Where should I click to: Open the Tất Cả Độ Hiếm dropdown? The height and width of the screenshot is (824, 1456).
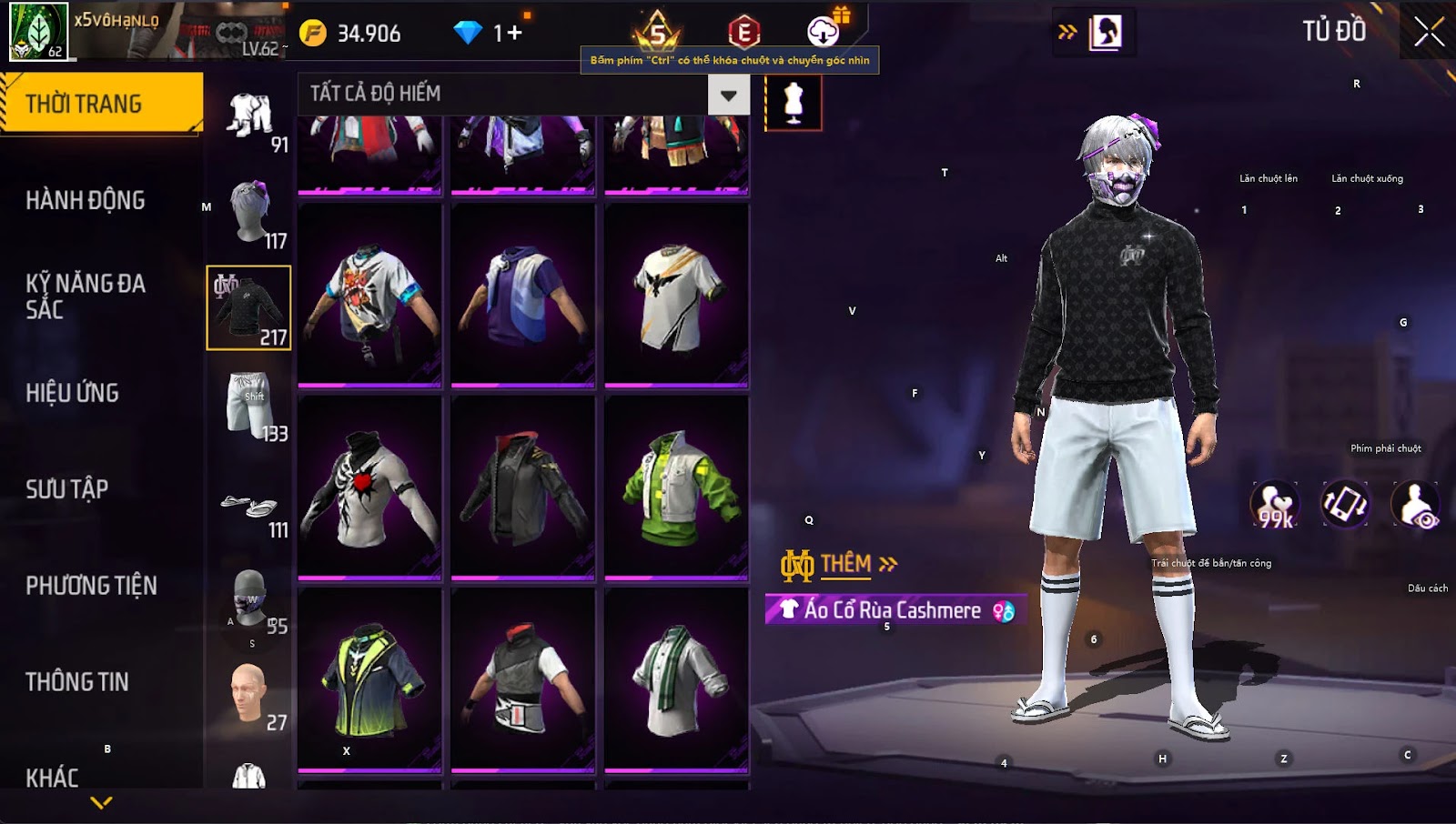728,95
